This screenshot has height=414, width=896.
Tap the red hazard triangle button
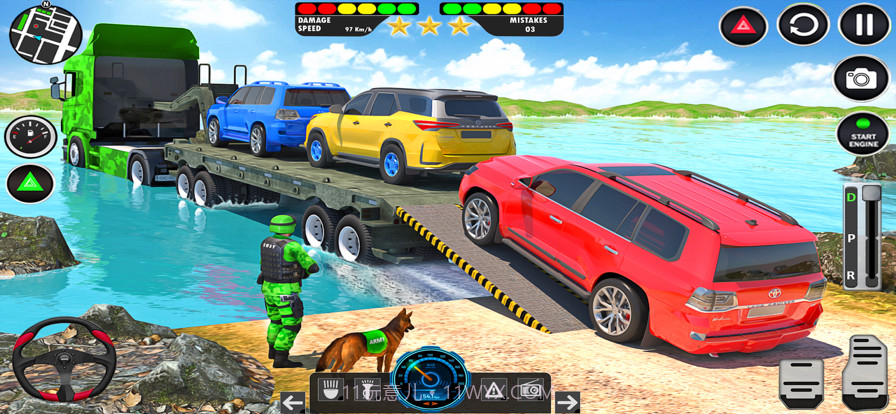click(x=744, y=25)
